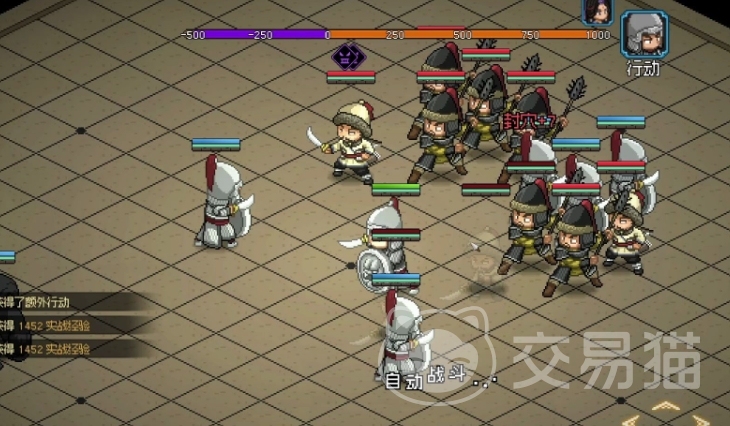The height and width of the screenshot is (426, 730).
Task: Click the purple status icon below the timeline
Action: (349, 56)
